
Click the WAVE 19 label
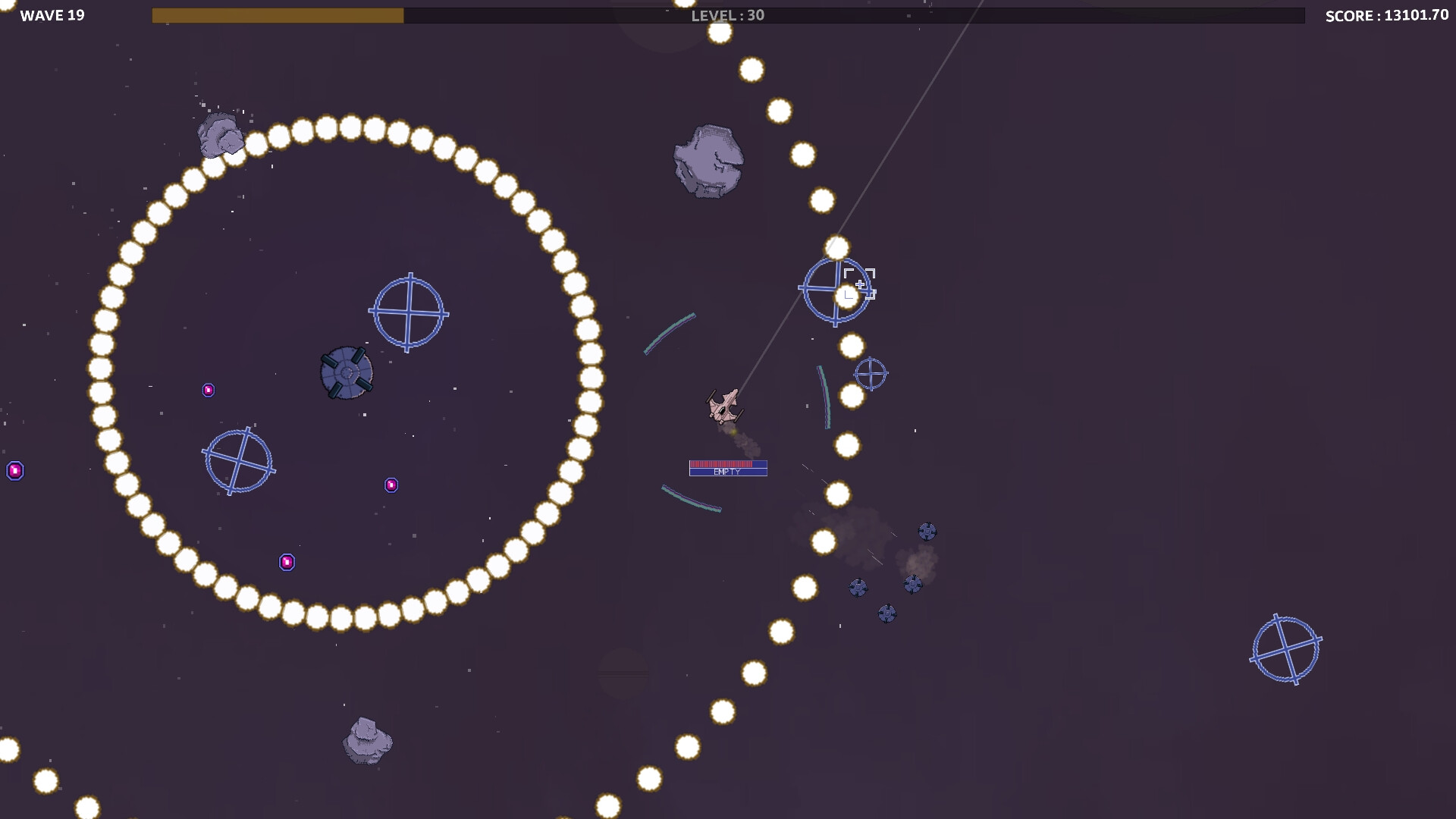pyautogui.click(x=53, y=14)
